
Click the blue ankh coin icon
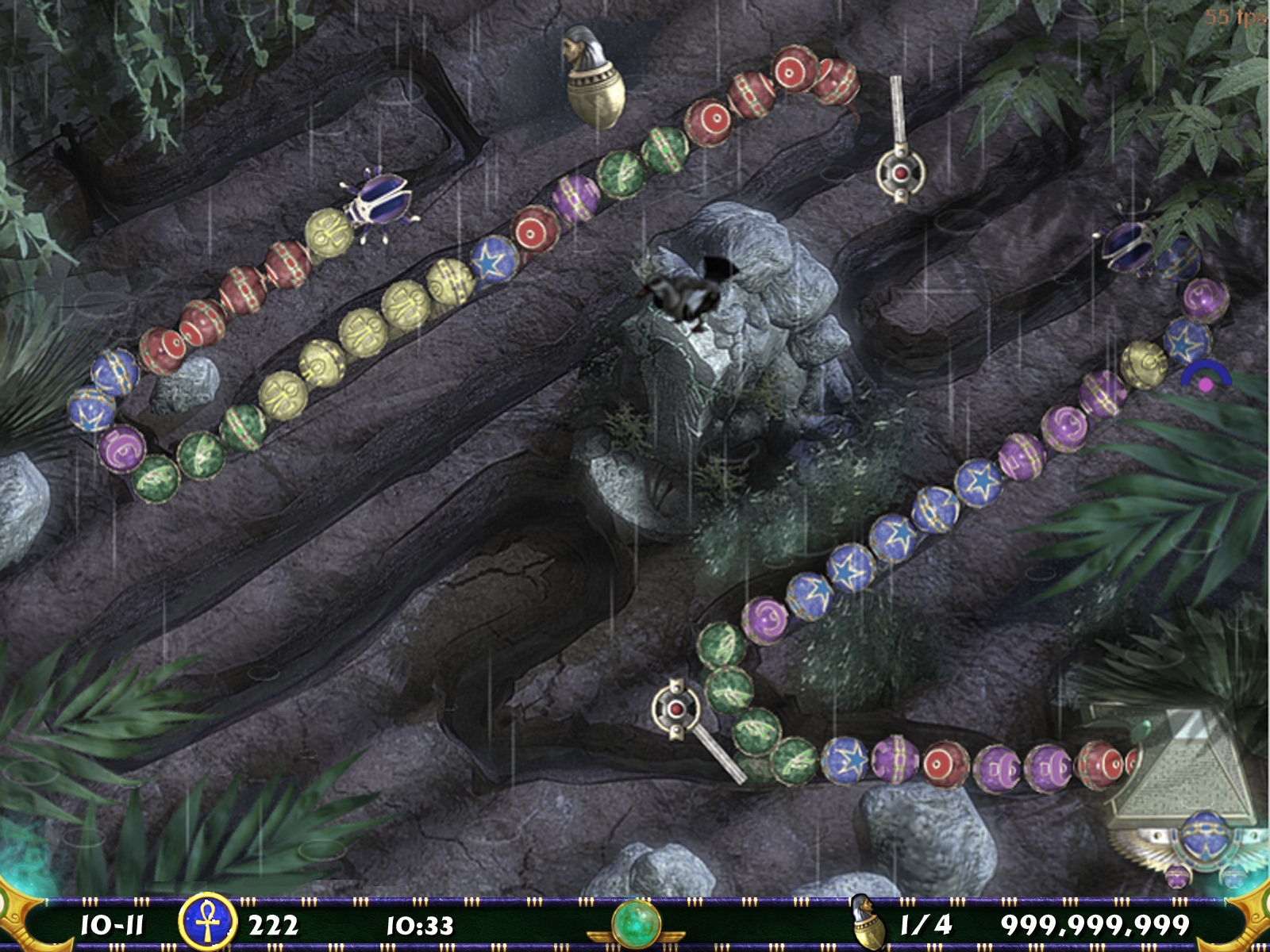pos(207,923)
